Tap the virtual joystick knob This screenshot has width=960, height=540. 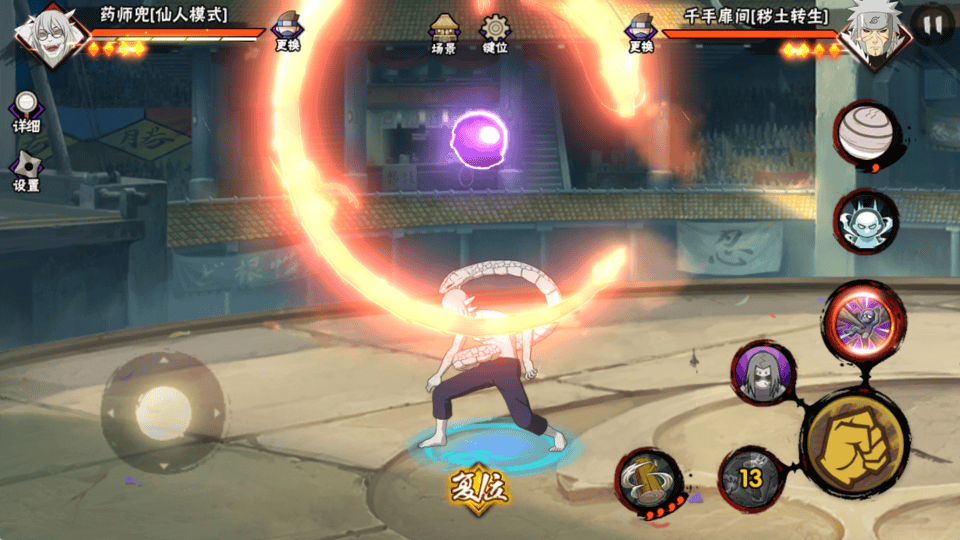point(164,411)
